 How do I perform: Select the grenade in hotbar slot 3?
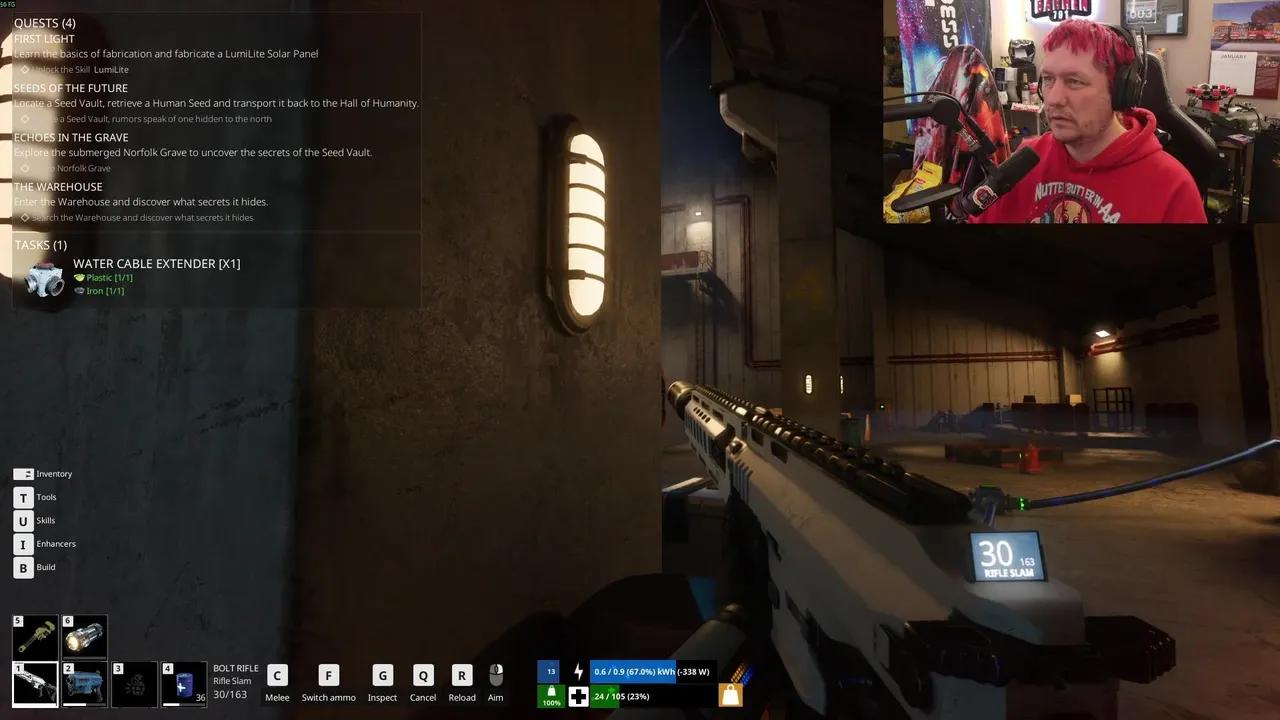[134, 684]
